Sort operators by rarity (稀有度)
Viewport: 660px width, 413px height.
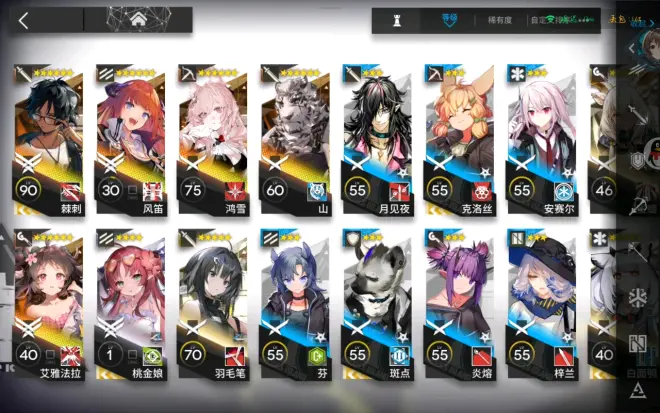click(502, 19)
